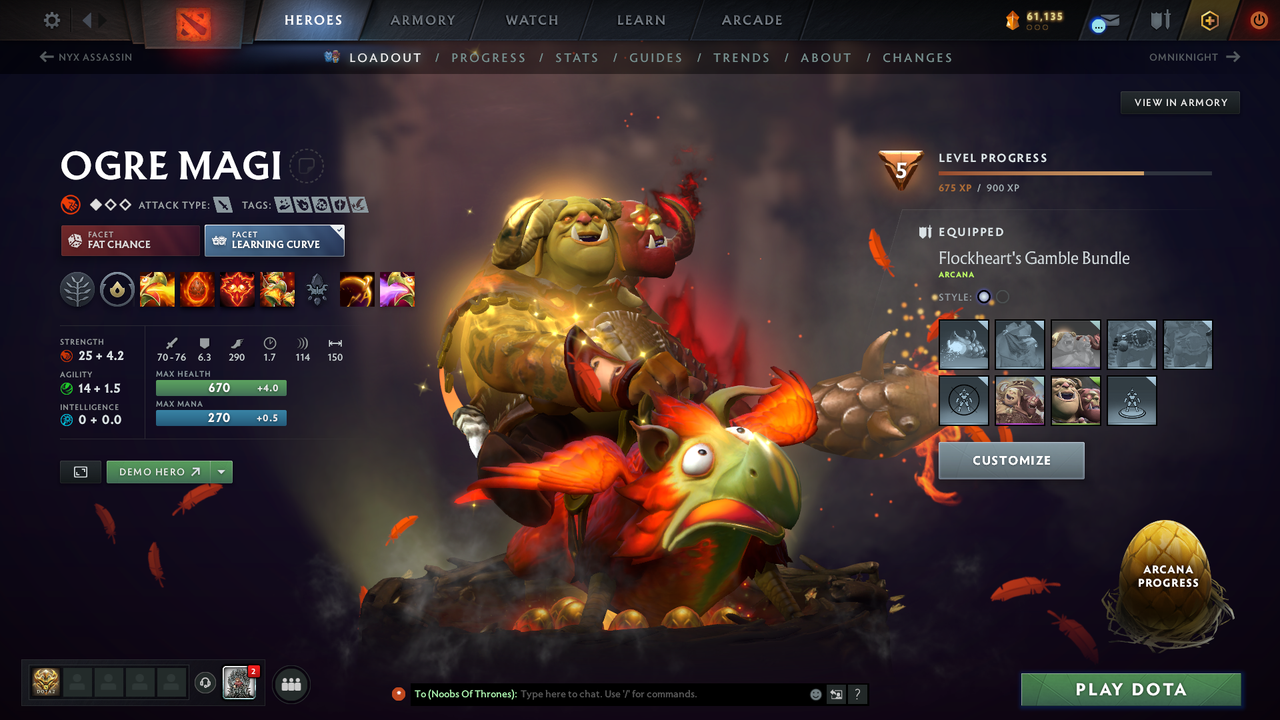Image resolution: width=1280 pixels, height=720 pixels.
Task: Switch to the Stats tab
Action: pos(577,57)
